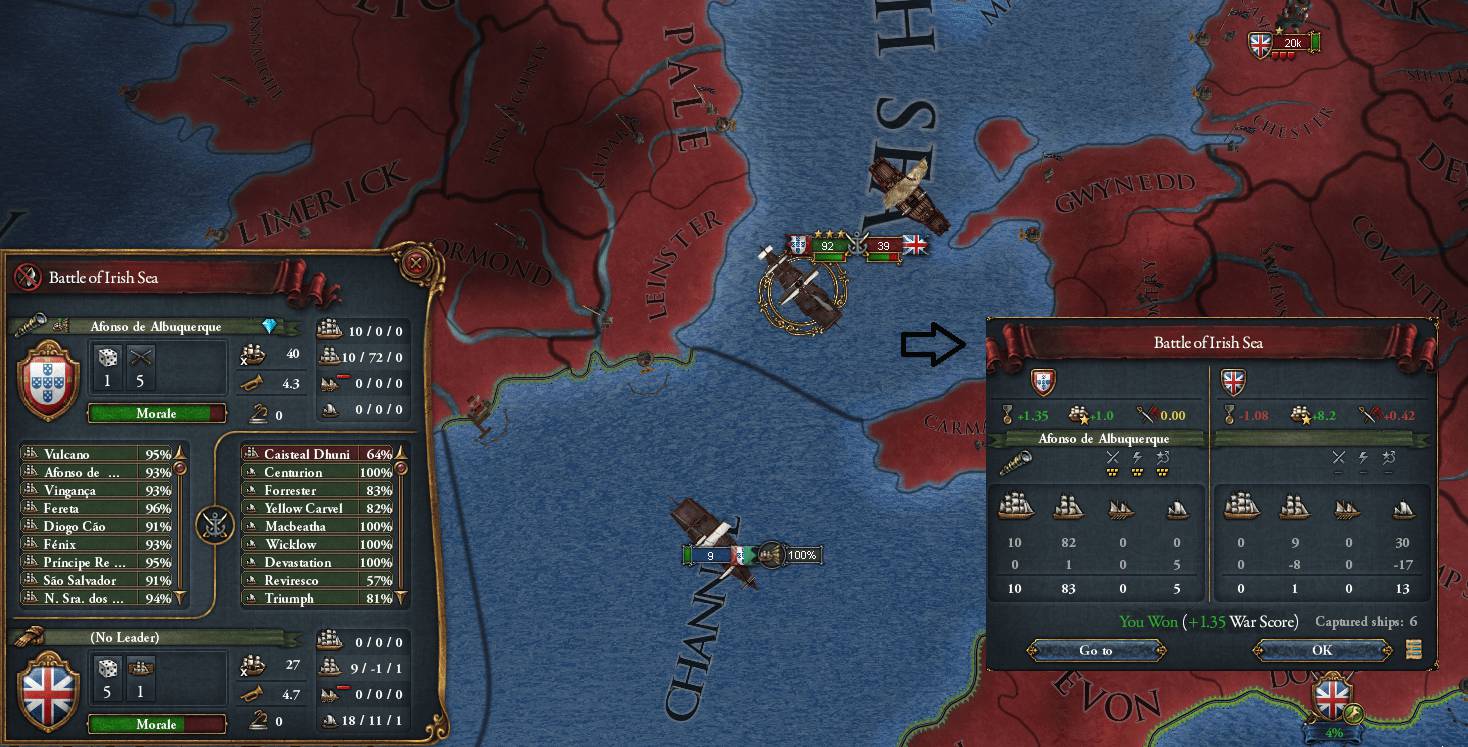Click the Portugal shield in result popup
The width and height of the screenshot is (1468, 747).
tap(1043, 382)
